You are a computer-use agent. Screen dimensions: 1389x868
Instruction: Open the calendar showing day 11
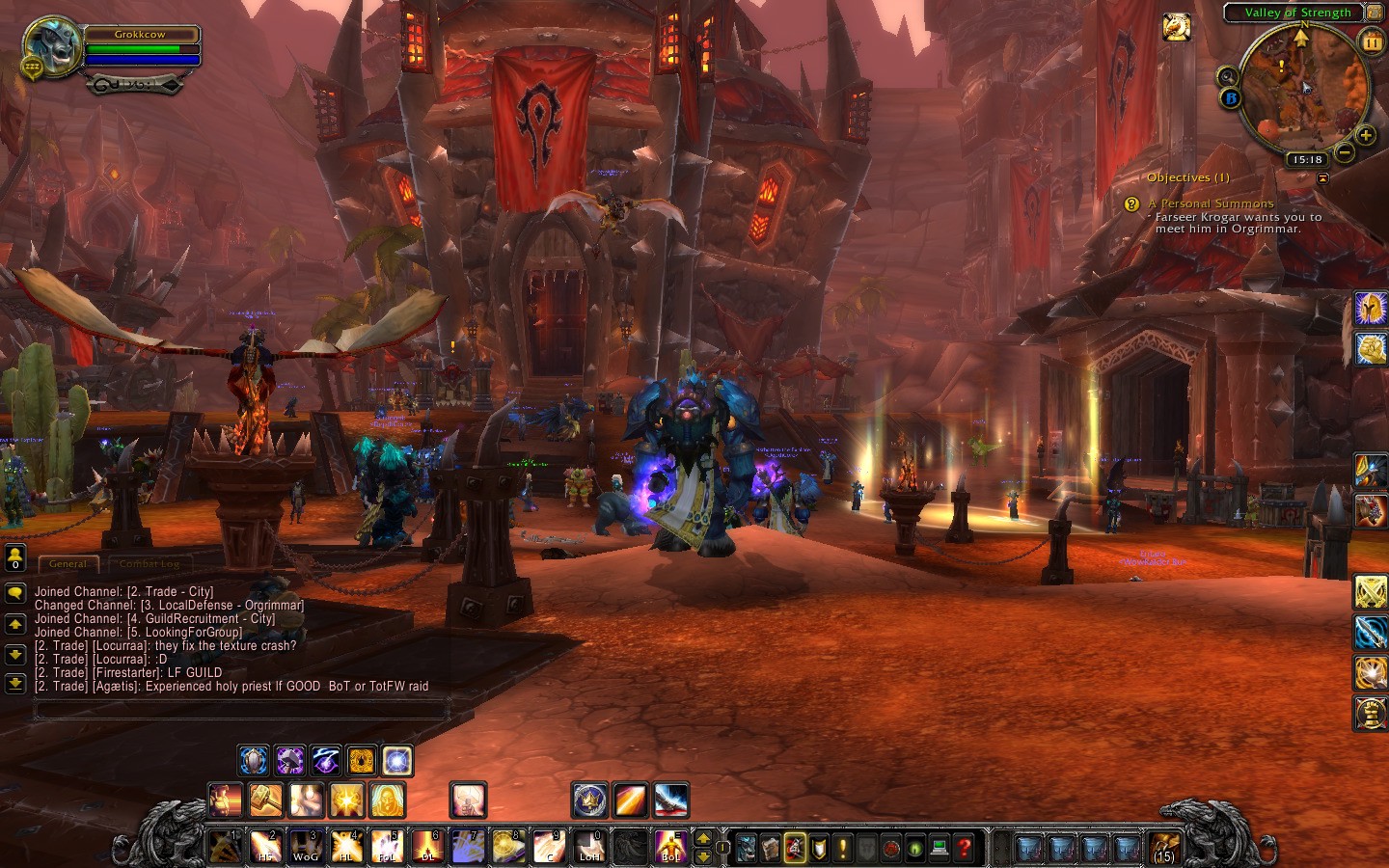coord(1371,41)
